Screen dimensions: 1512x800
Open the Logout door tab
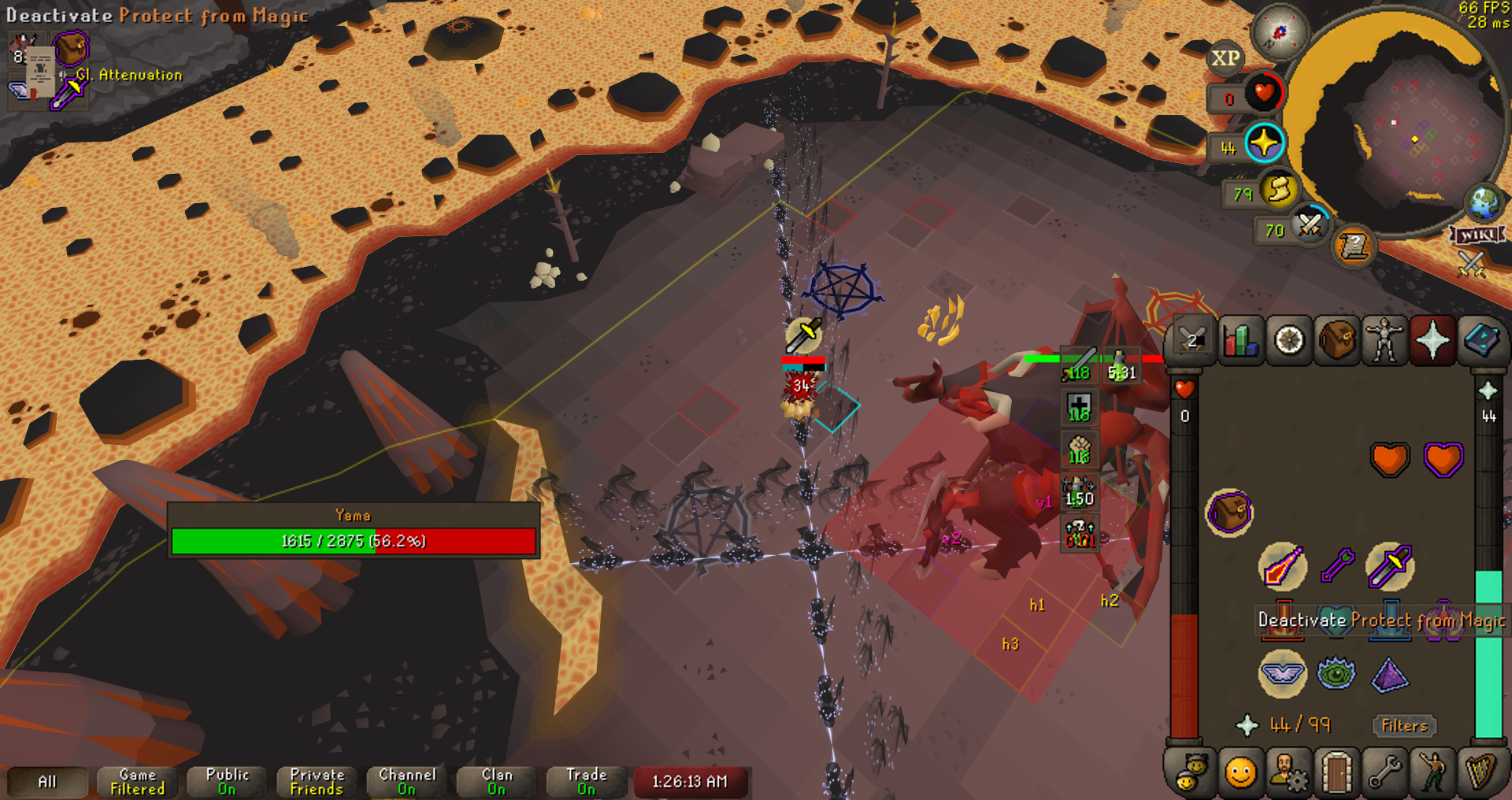pyautogui.click(x=1337, y=772)
